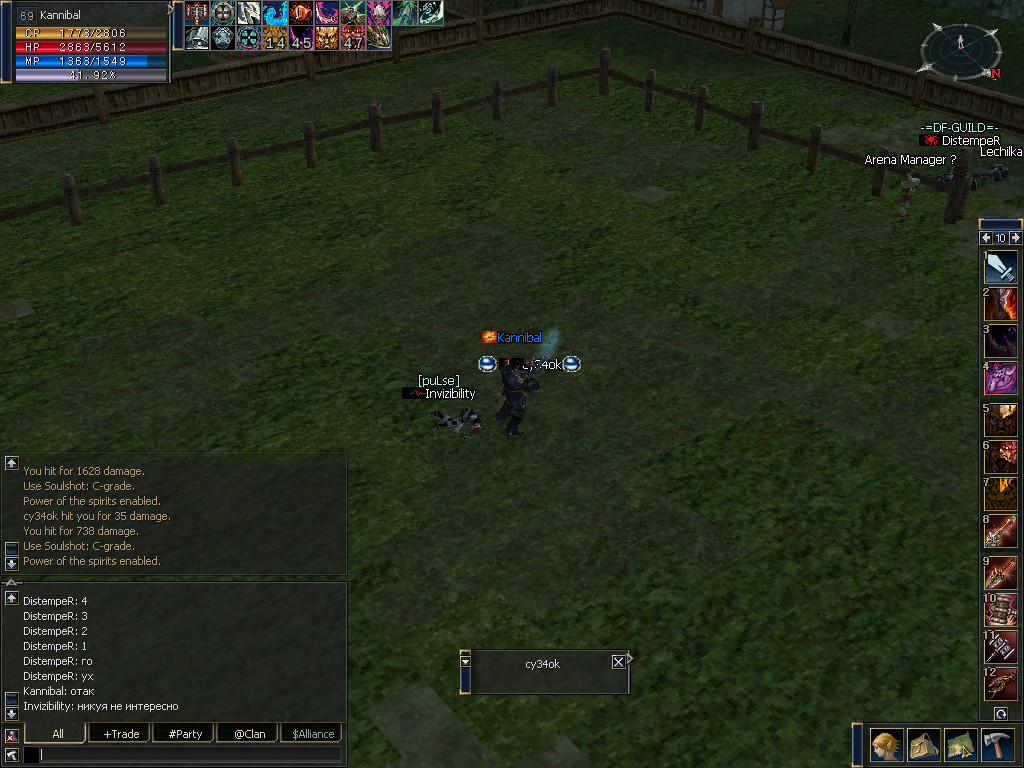Open the inventory bag

tap(924, 746)
